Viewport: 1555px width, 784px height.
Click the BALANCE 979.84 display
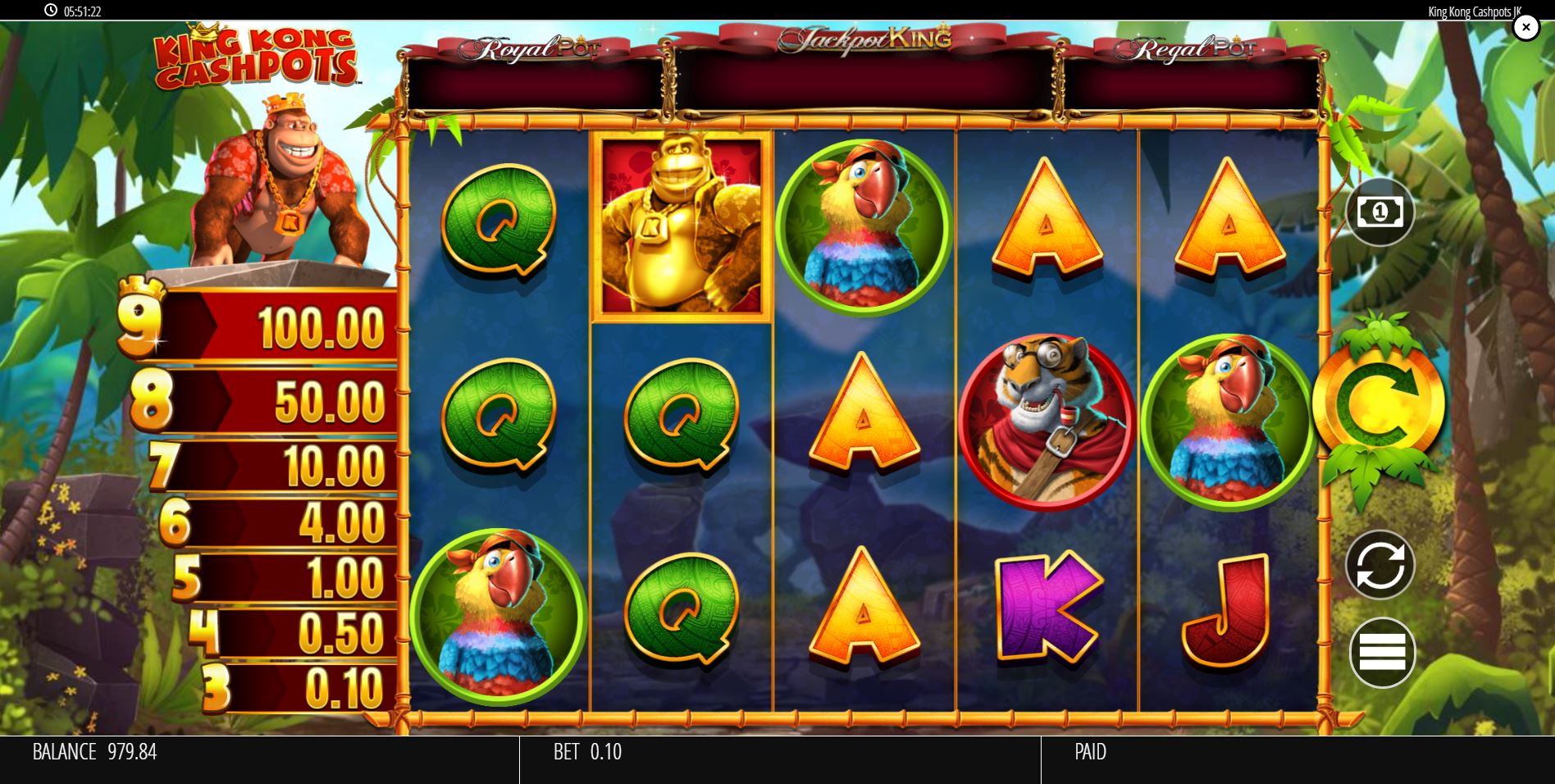[94, 751]
